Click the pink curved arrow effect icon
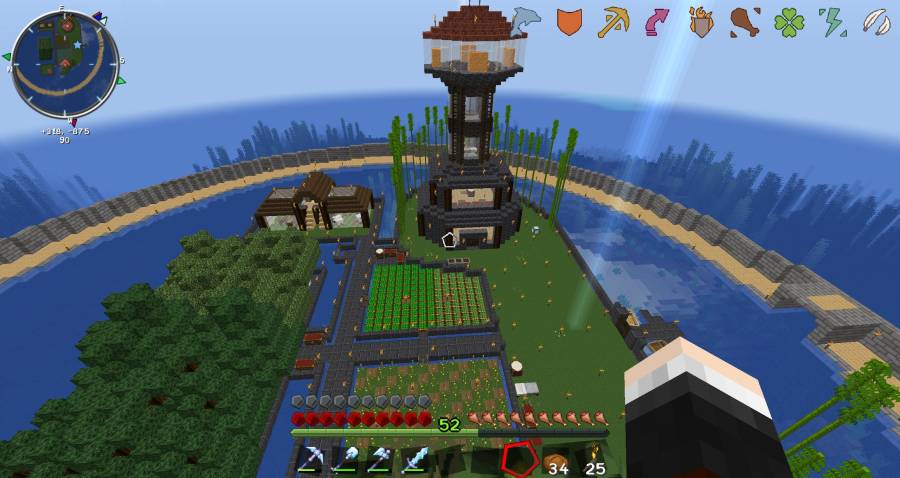This screenshot has height=478, width=900. click(x=657, y=21)
